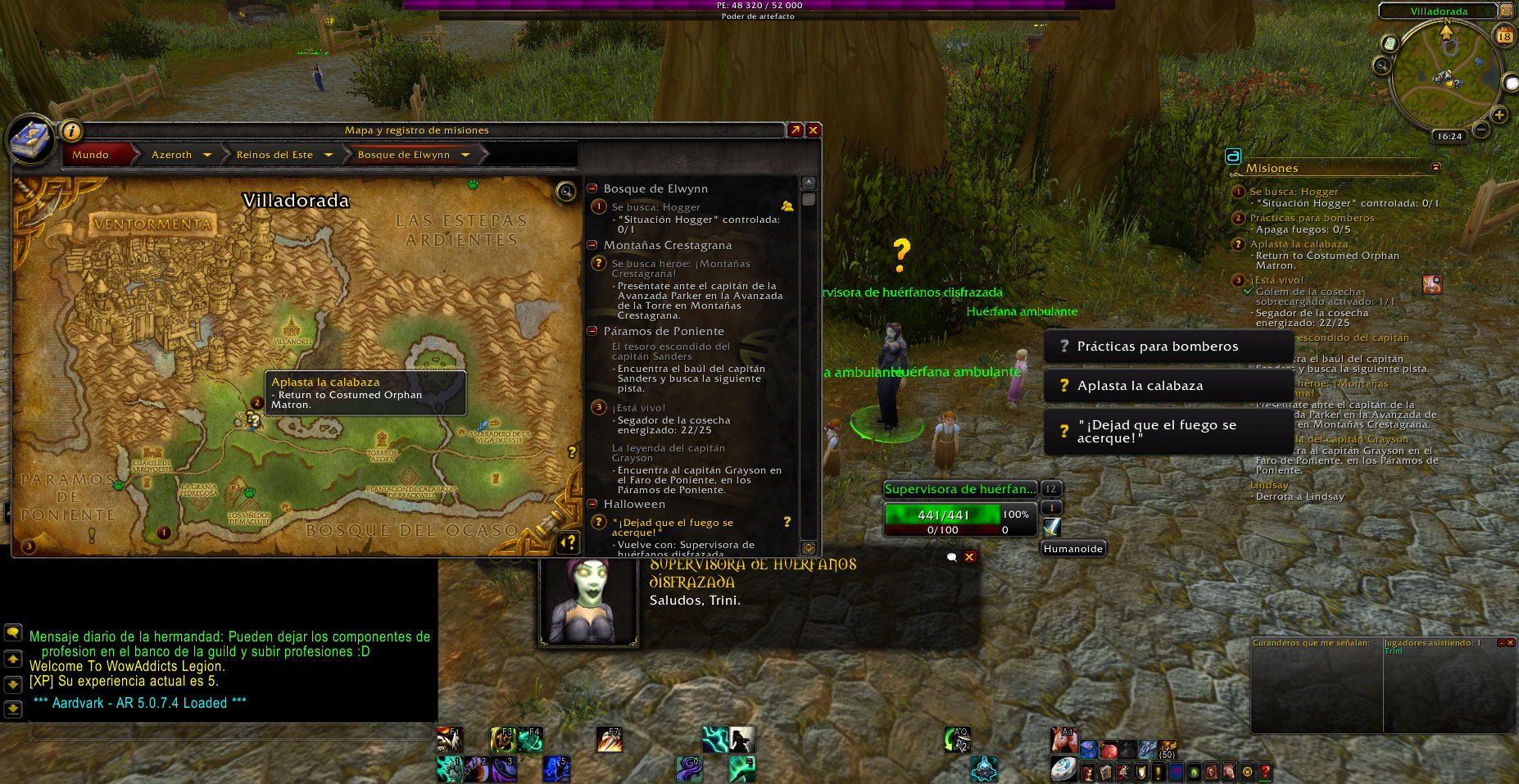
Task: Collapse the Halloween quest category
Action: click(x=592, y=504)
